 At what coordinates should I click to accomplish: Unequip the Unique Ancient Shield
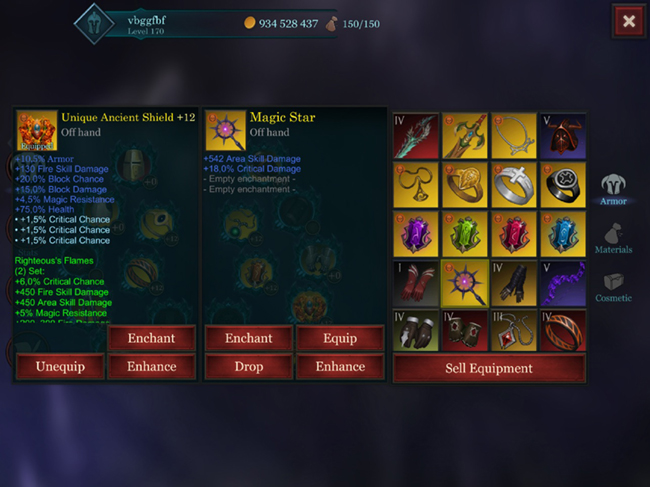pos(59,366)
